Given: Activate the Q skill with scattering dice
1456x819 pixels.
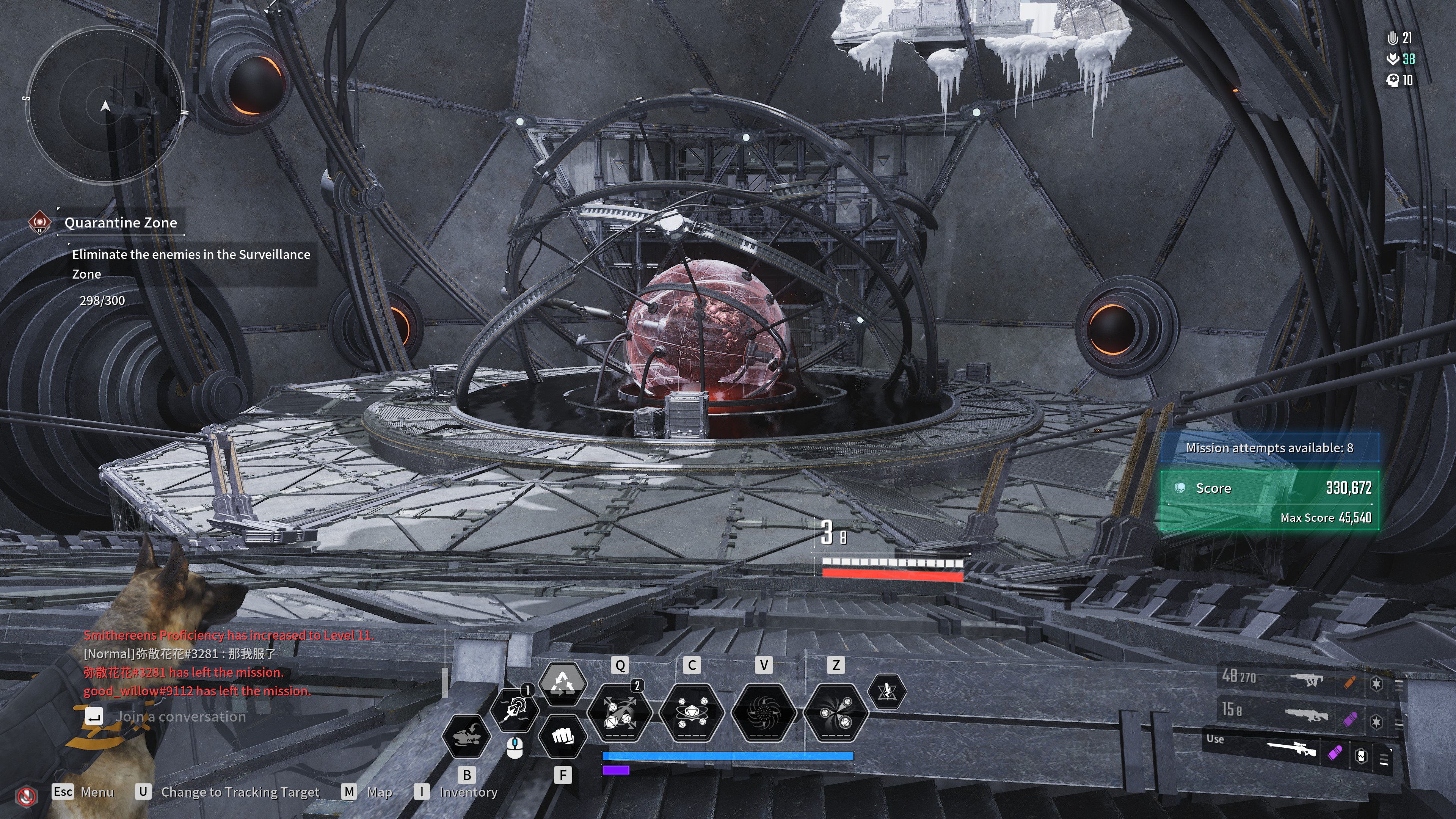Looking at the screenshot, I should pos(620,712).
